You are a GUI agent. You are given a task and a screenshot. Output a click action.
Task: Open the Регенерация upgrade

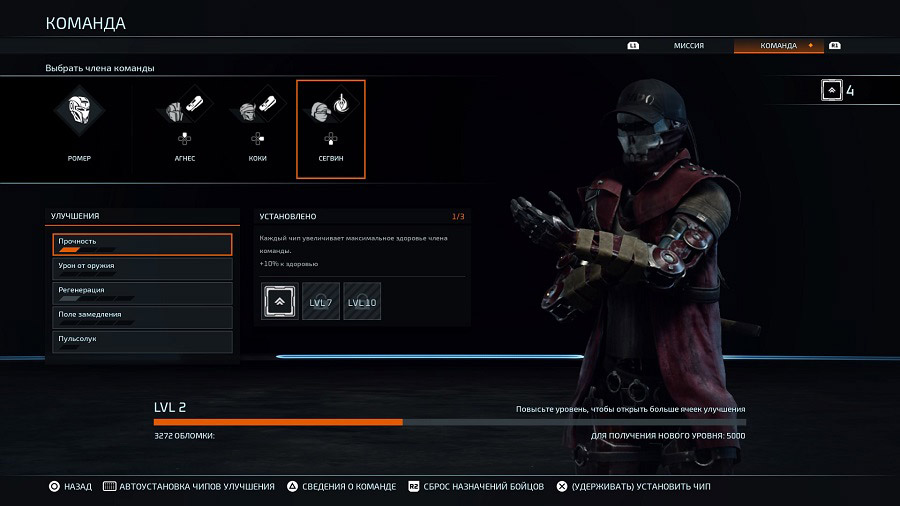click(x=142, y=293)
